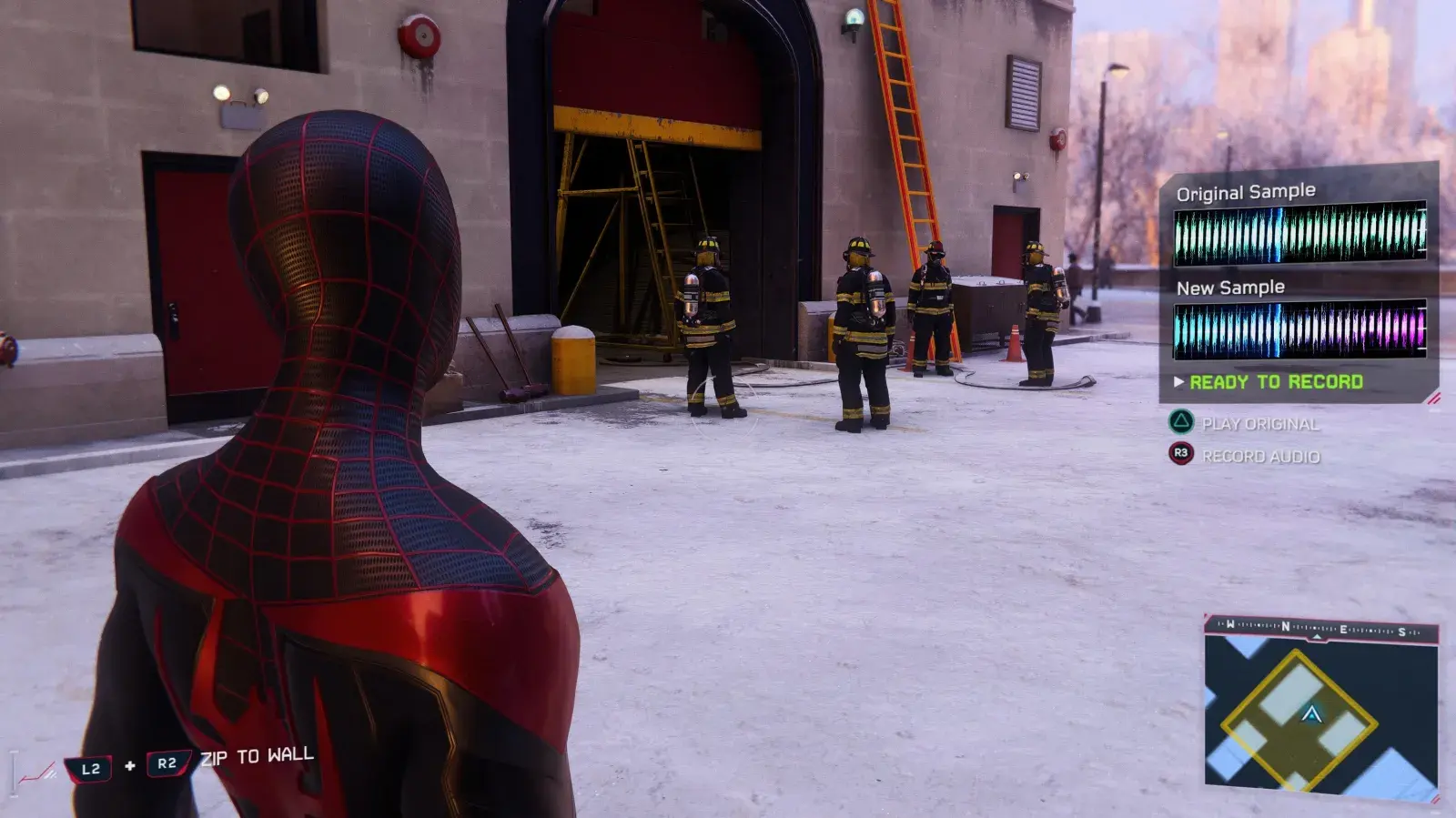The height and width of the screenshot is (818, 1456).
Task: Open the minimap
Action: click(1321, 713)
